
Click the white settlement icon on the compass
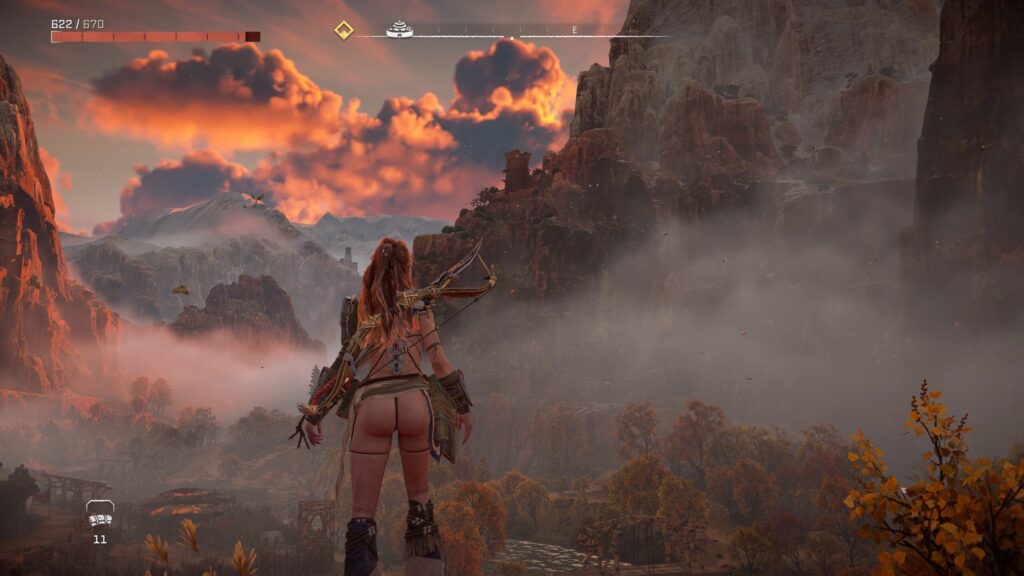point(400,29)
